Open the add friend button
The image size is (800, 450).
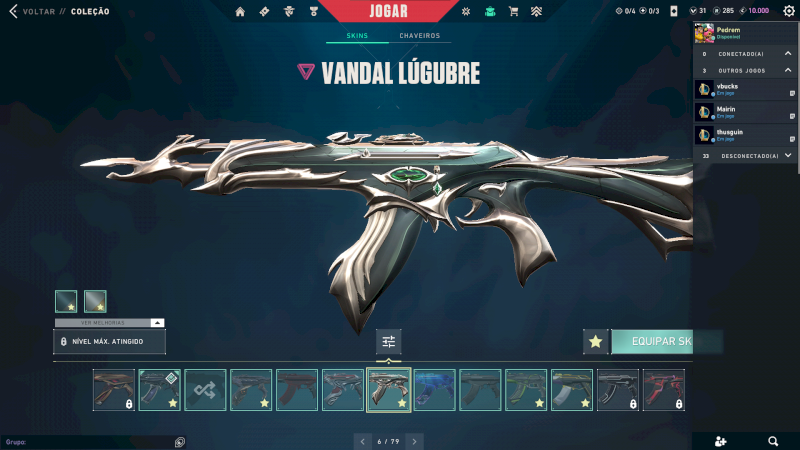(722, 440)
